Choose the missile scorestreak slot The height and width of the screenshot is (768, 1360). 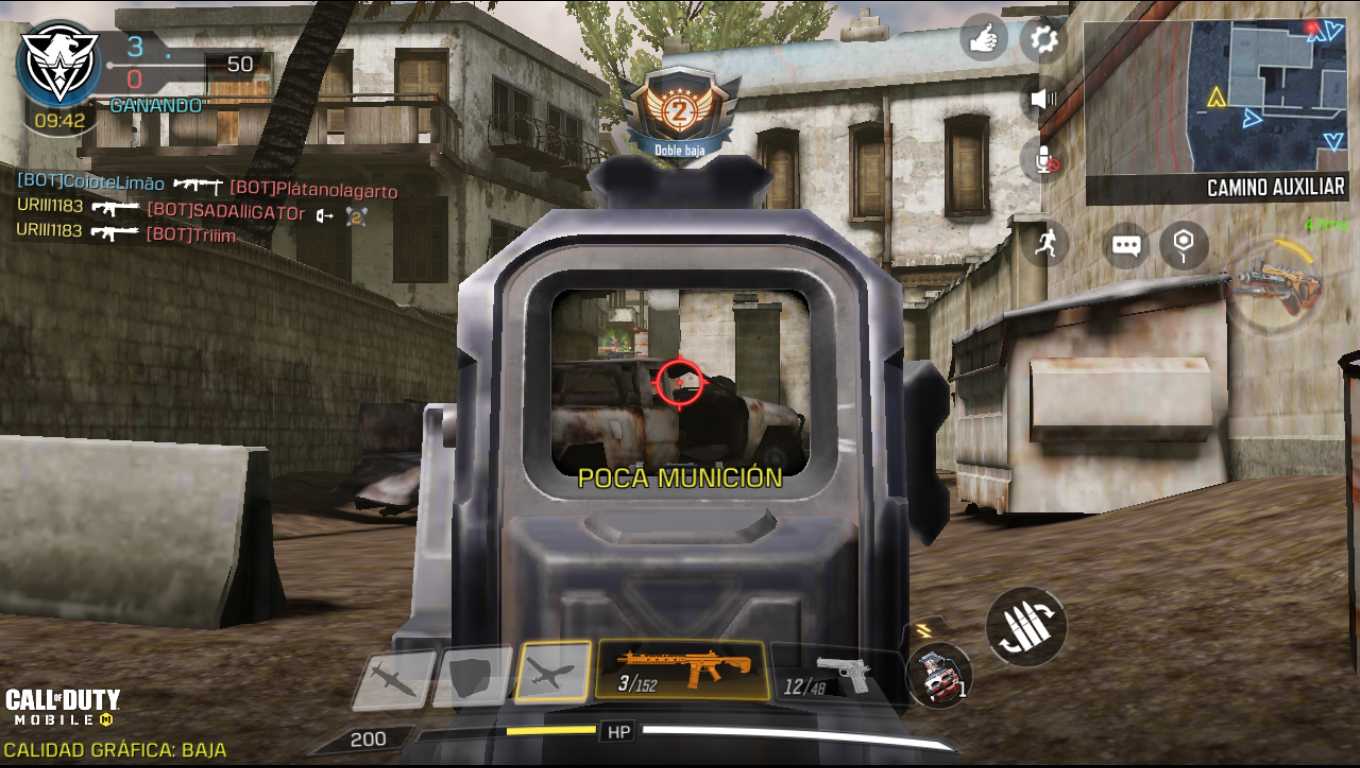pyautogui.click(x=394, y=680)
